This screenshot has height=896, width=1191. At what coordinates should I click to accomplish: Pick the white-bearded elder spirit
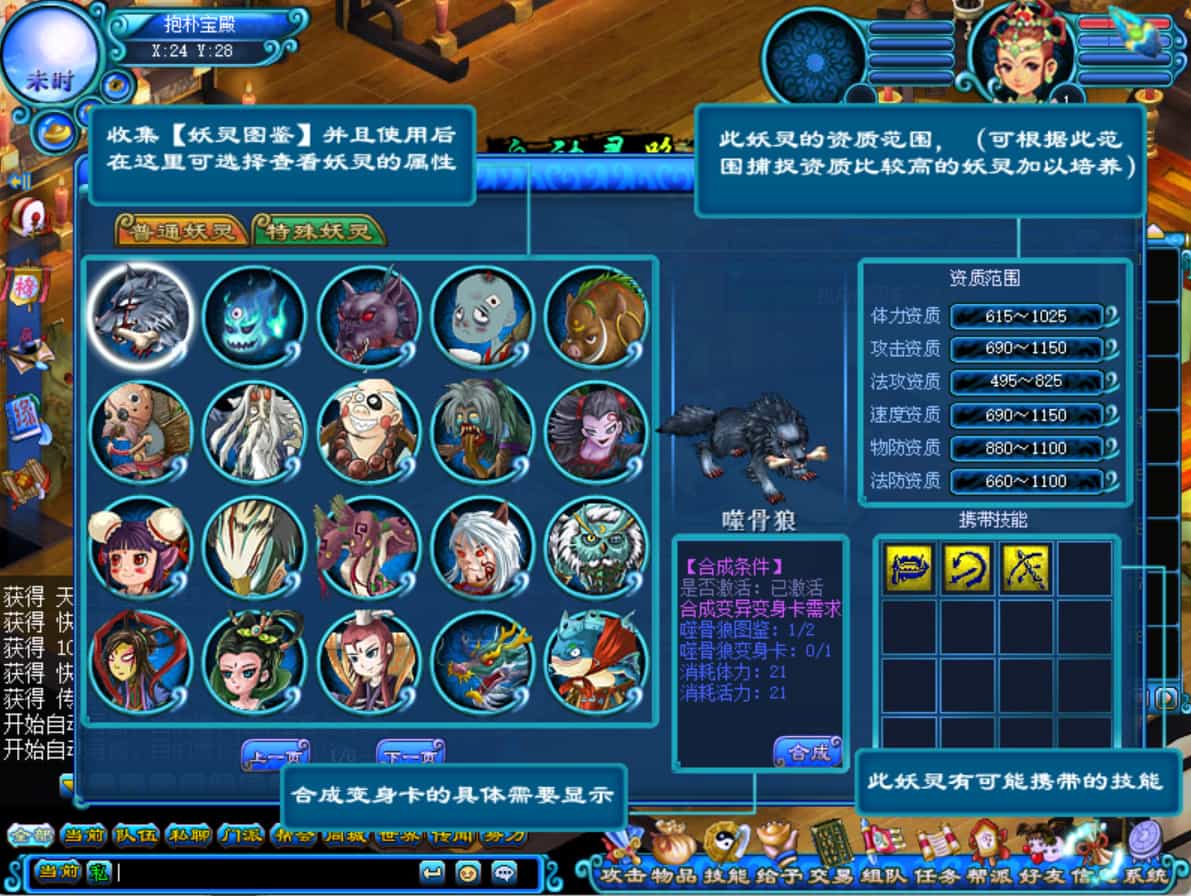click(x=253, y=431)
